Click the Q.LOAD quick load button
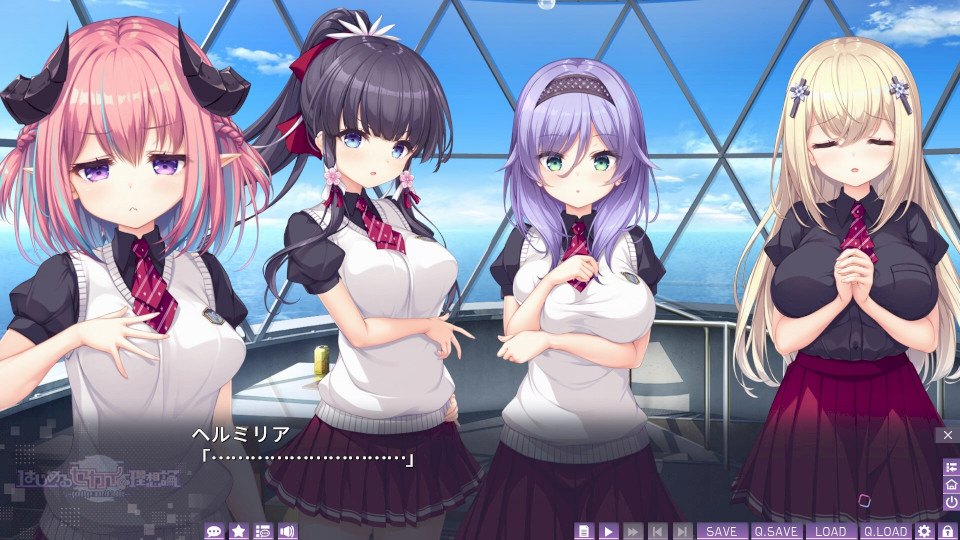The height and width of the screenshot is (540, 960). [885, 531]
